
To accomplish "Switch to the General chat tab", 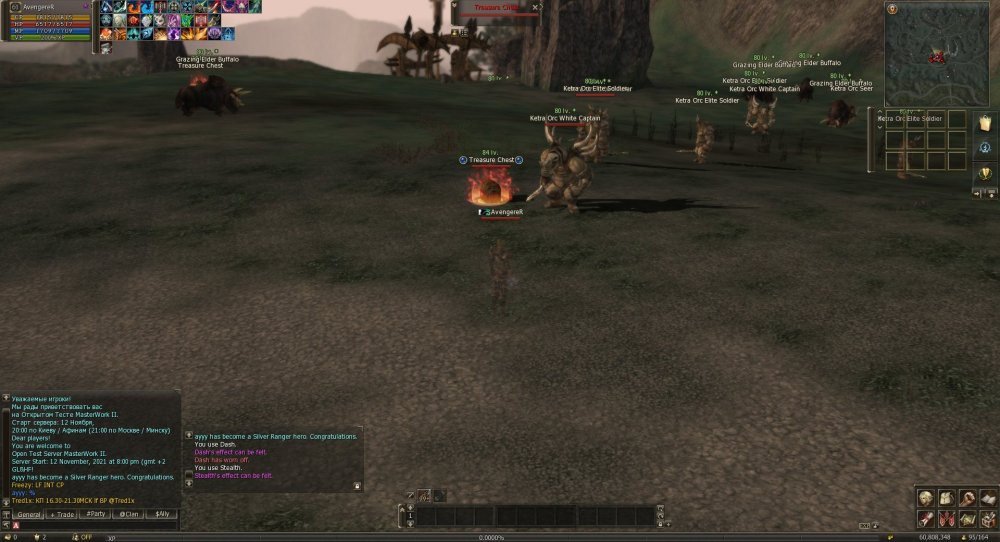I will 28,514.
